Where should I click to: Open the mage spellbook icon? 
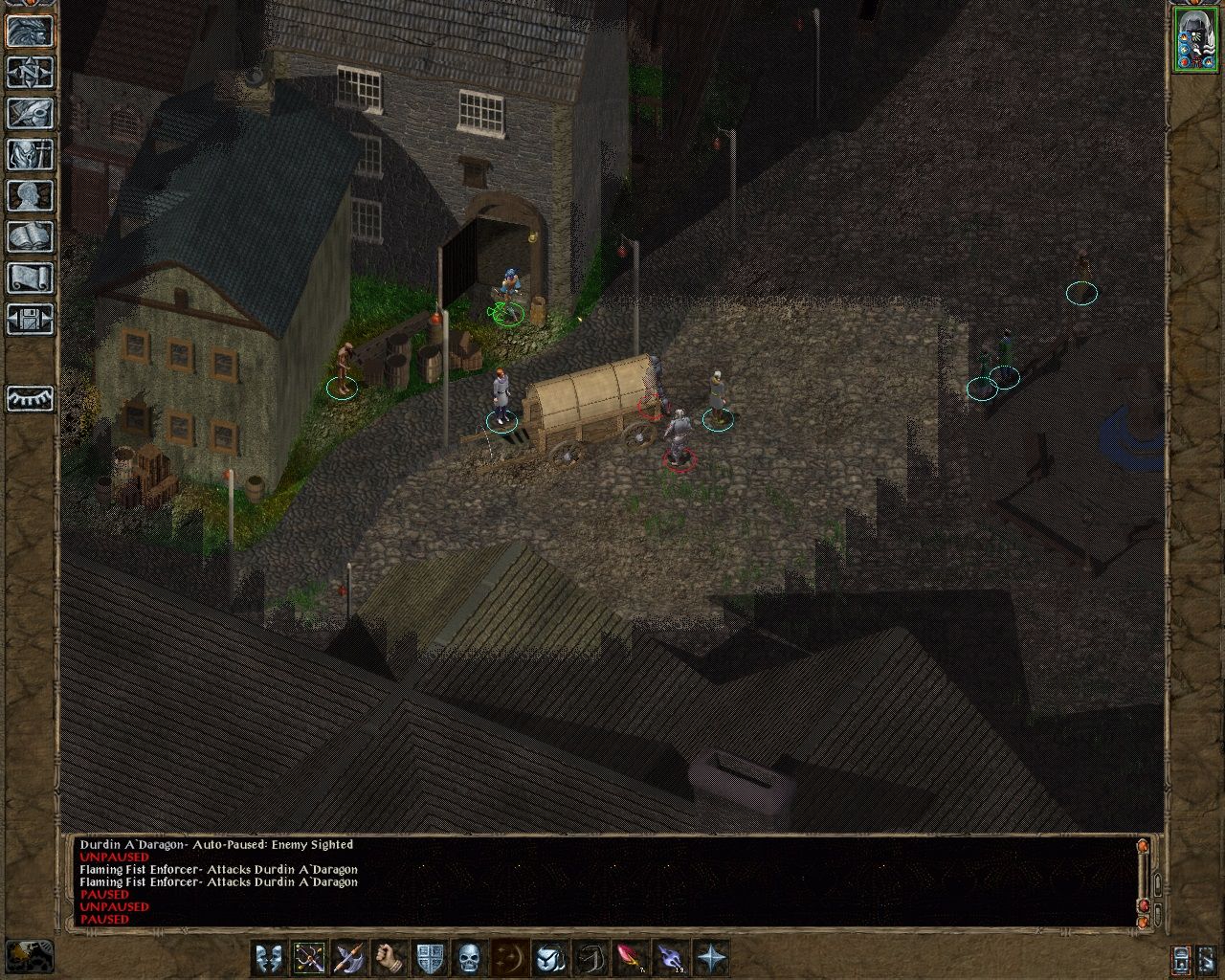click(27, 234)
